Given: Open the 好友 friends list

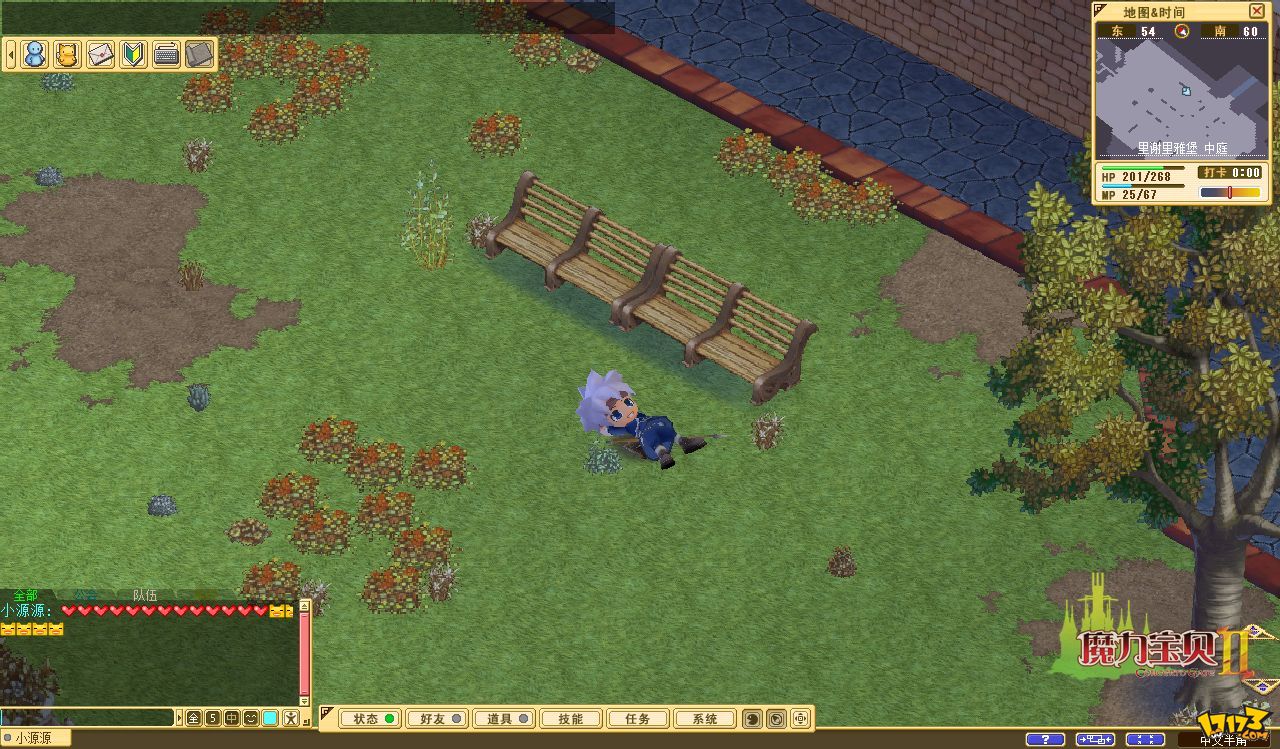Looking at the screenshot, I should point(436,718).
